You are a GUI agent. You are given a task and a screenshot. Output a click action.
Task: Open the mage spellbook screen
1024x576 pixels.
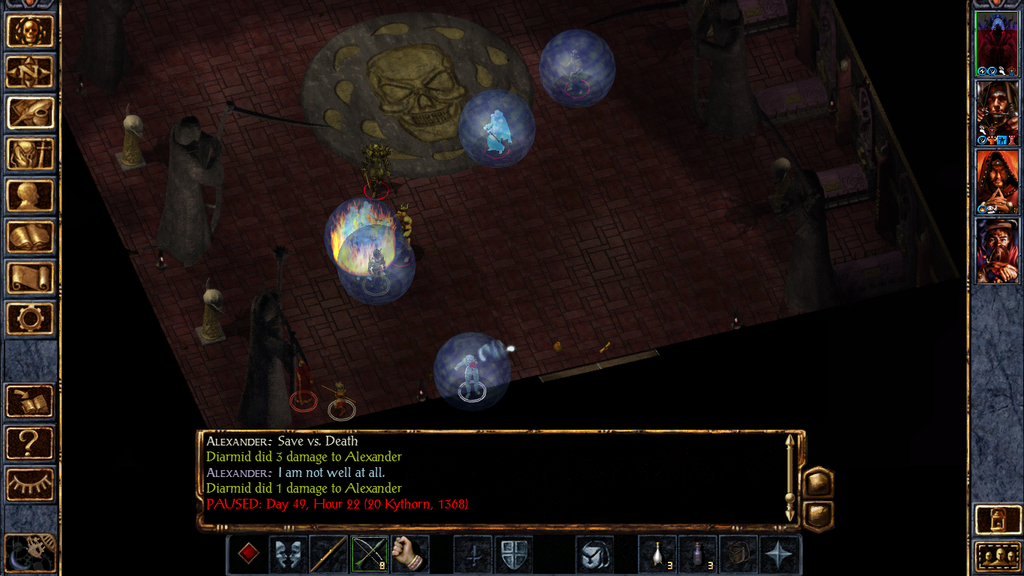pos(30,236)
